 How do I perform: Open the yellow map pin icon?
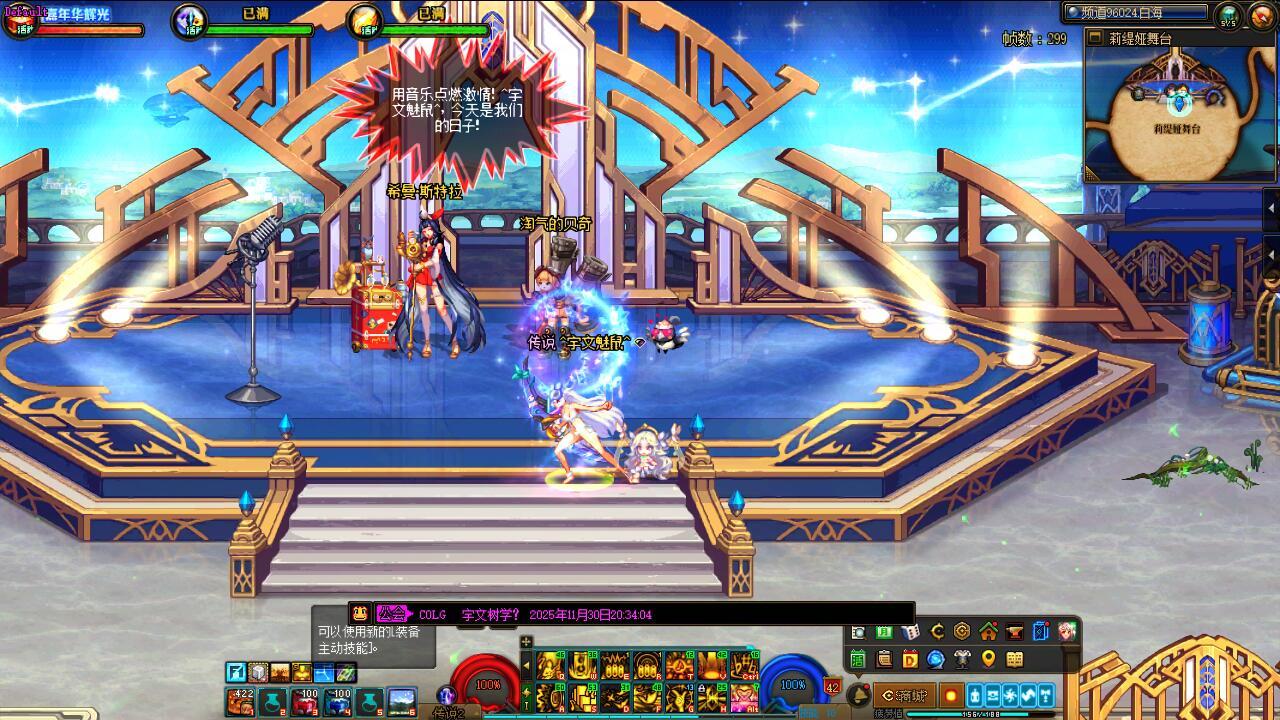pyautogui.click(x=988, y=659)
